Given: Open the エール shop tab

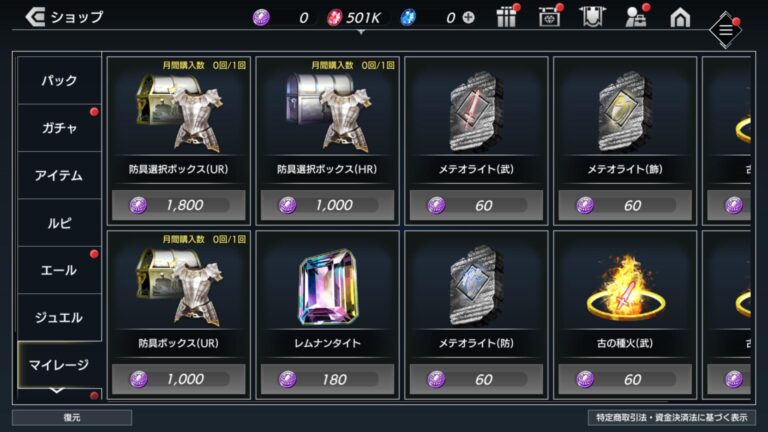Looking at the screenshot, I should point(58,271).
